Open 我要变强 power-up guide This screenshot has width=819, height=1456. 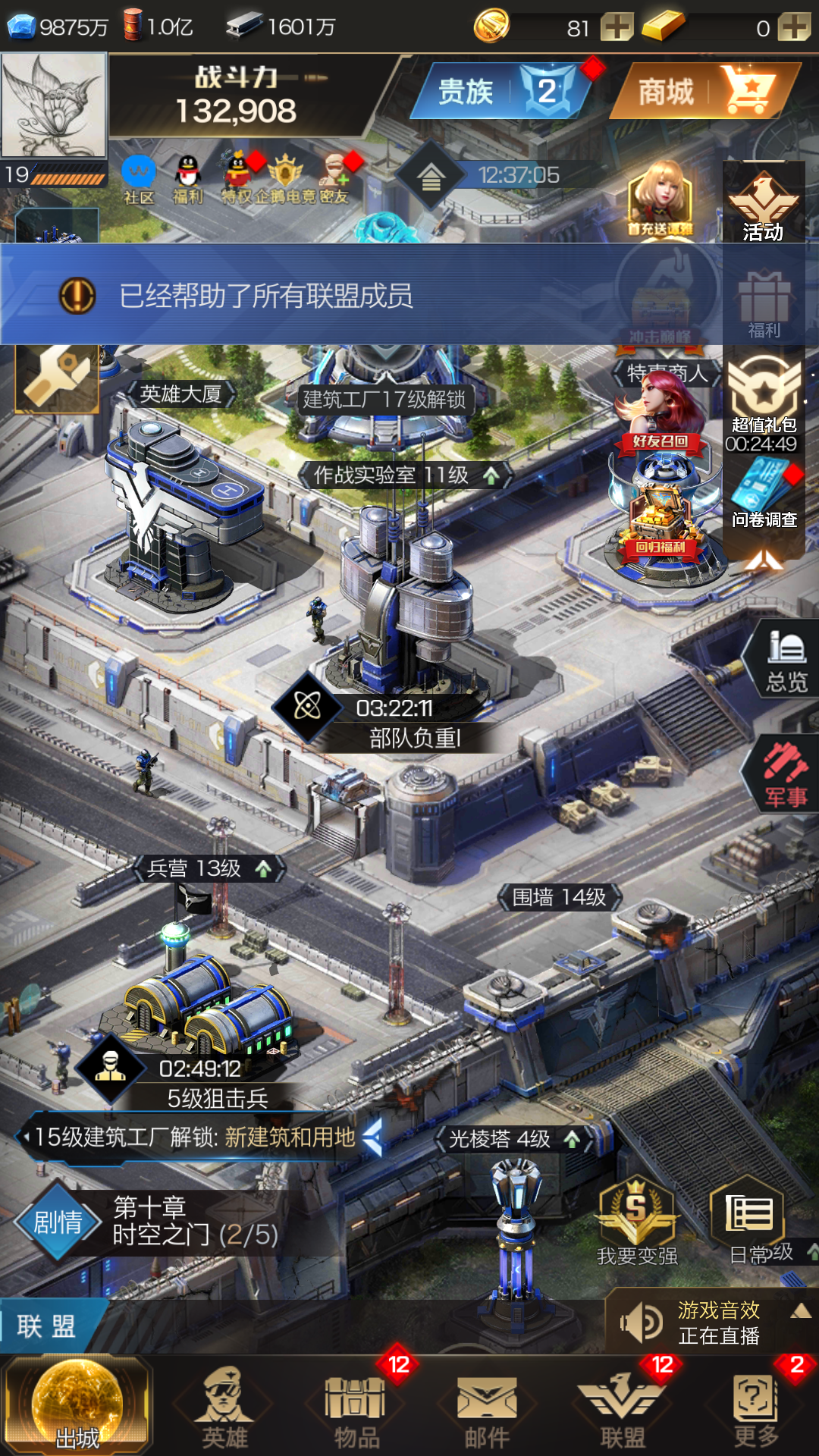pos(637,1221)
